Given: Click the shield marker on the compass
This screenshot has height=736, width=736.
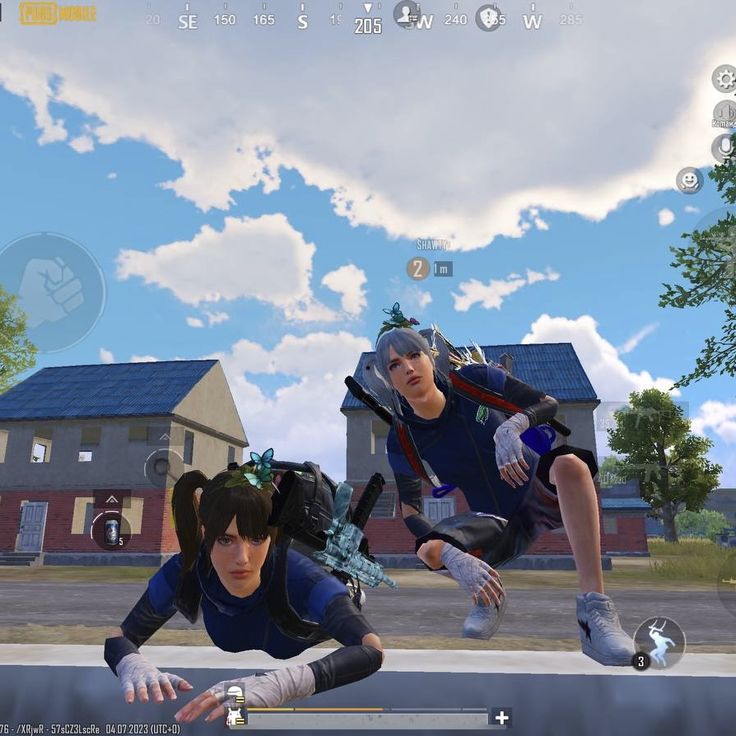Looking at the screenshot, I should [x=488, y=17].
